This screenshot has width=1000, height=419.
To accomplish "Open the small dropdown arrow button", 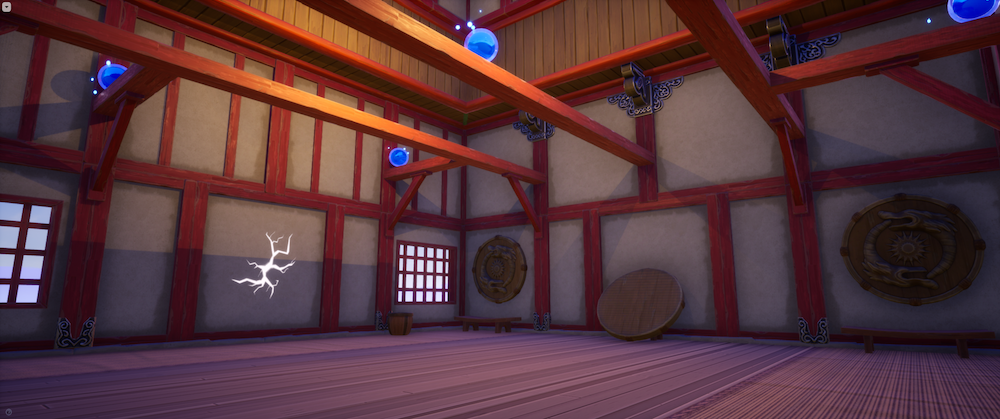I will [x=7, y=7].
